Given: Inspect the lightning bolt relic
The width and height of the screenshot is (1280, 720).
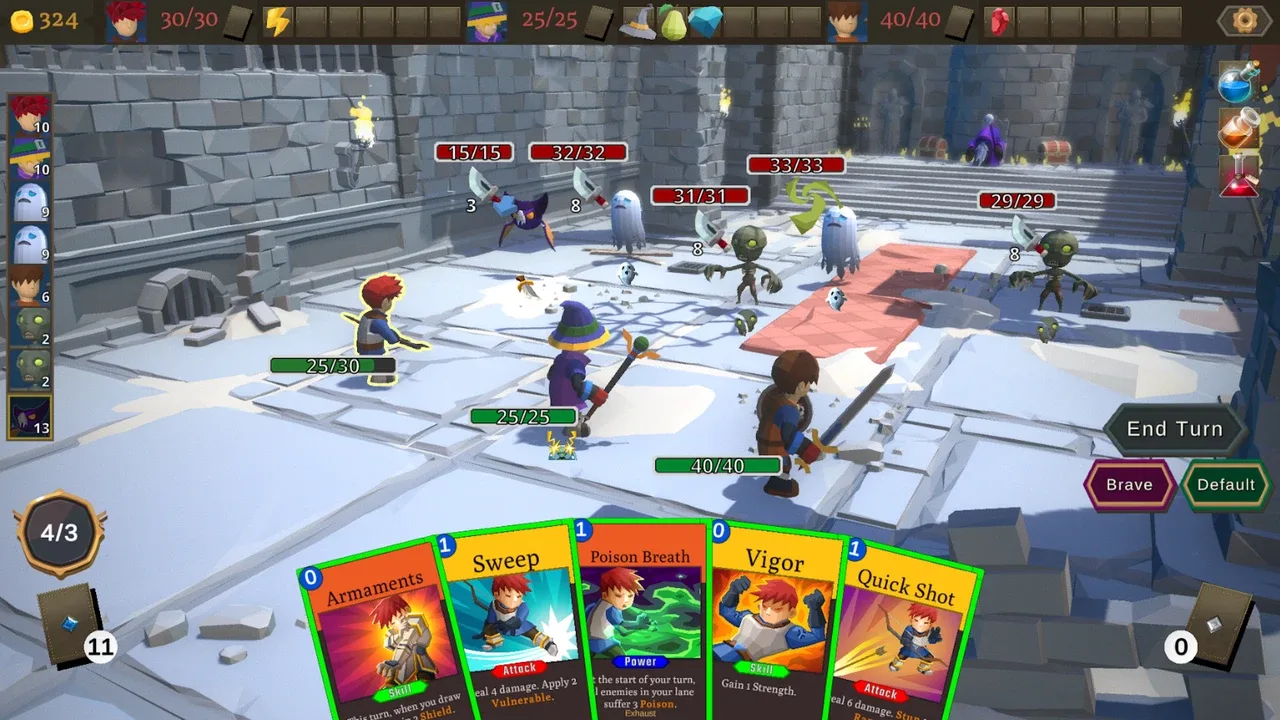Looking at the screenshot, I should 277,21.
